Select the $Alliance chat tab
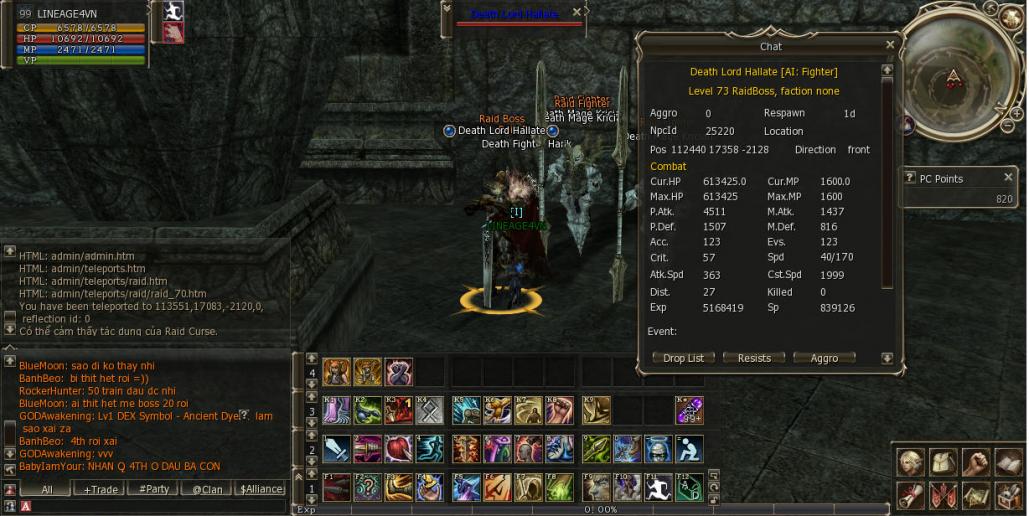1029x516 pixels. coord(260,489)
